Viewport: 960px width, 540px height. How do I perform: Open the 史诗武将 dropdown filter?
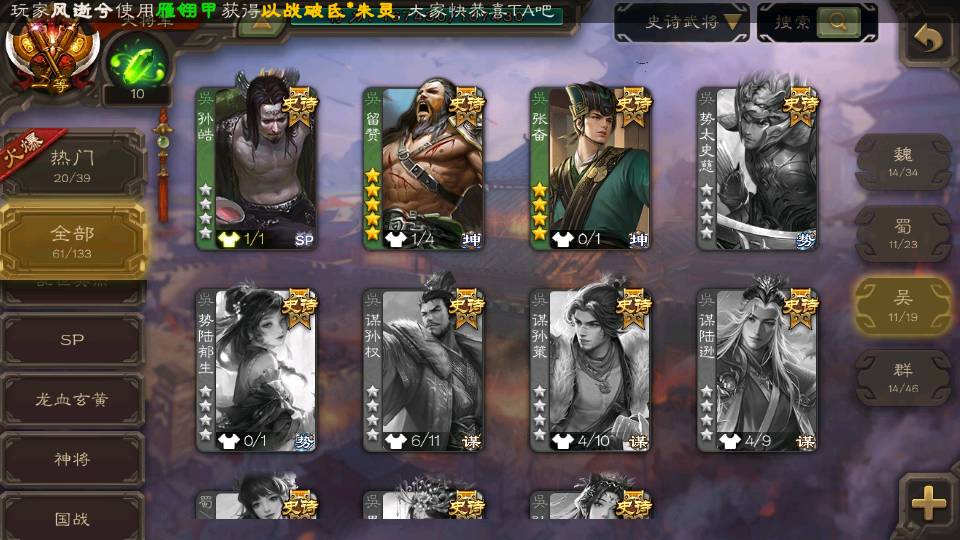[681, 22]
